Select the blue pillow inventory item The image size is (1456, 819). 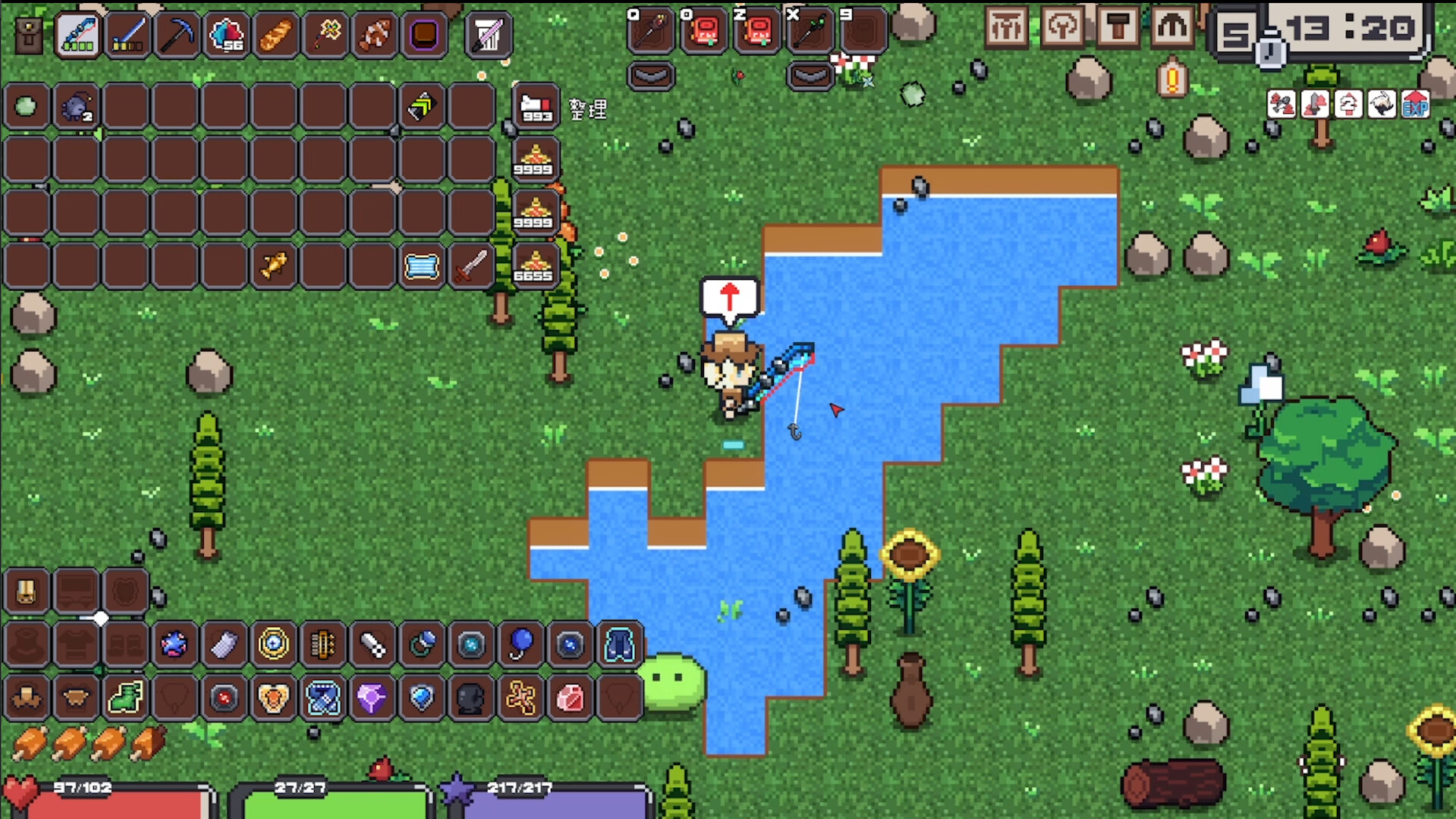click(x=422, y=265)
